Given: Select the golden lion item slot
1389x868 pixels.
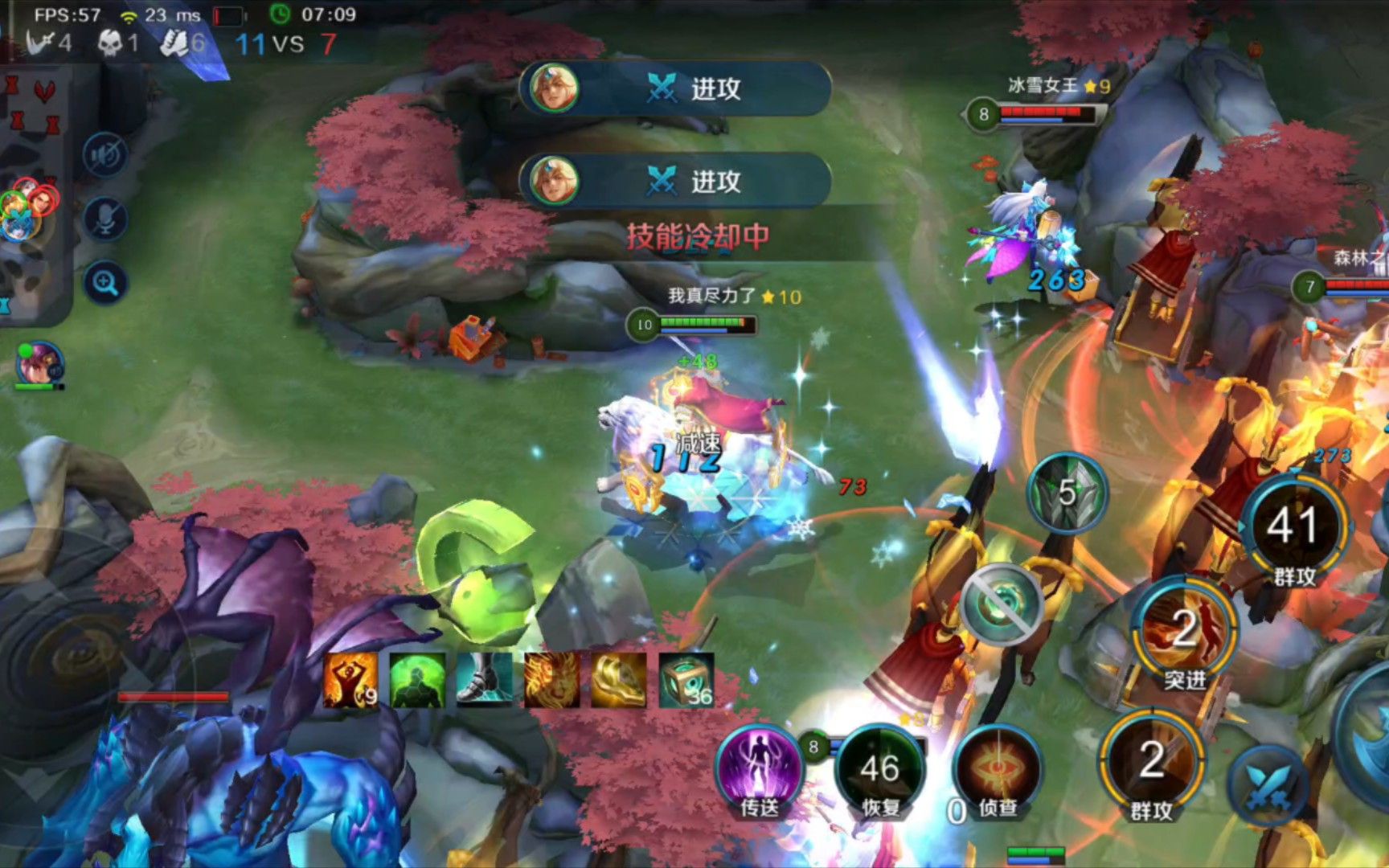Looking at the screenshot, I should (551, 680).
